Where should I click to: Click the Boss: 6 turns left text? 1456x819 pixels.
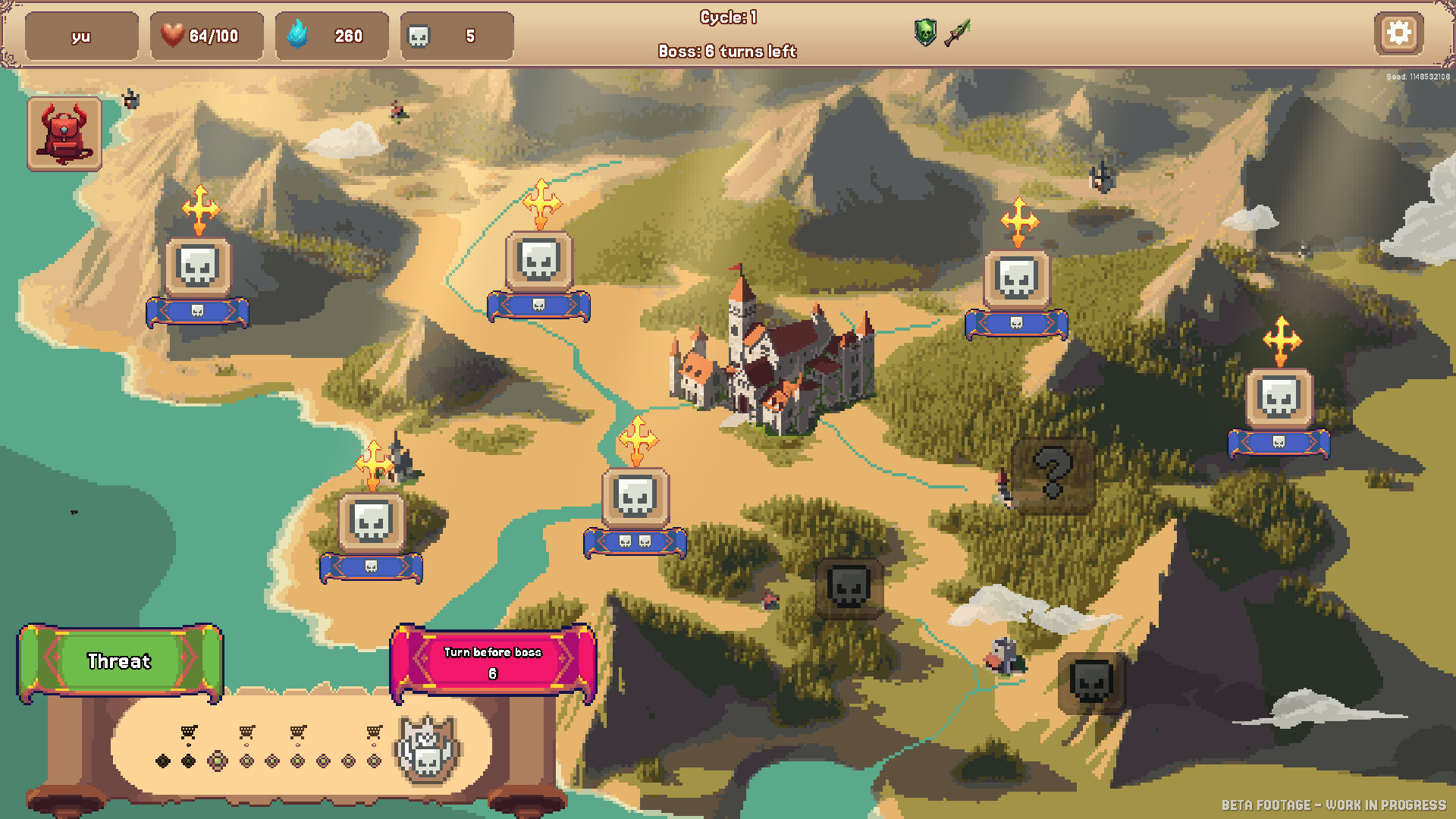click(727, 52)
